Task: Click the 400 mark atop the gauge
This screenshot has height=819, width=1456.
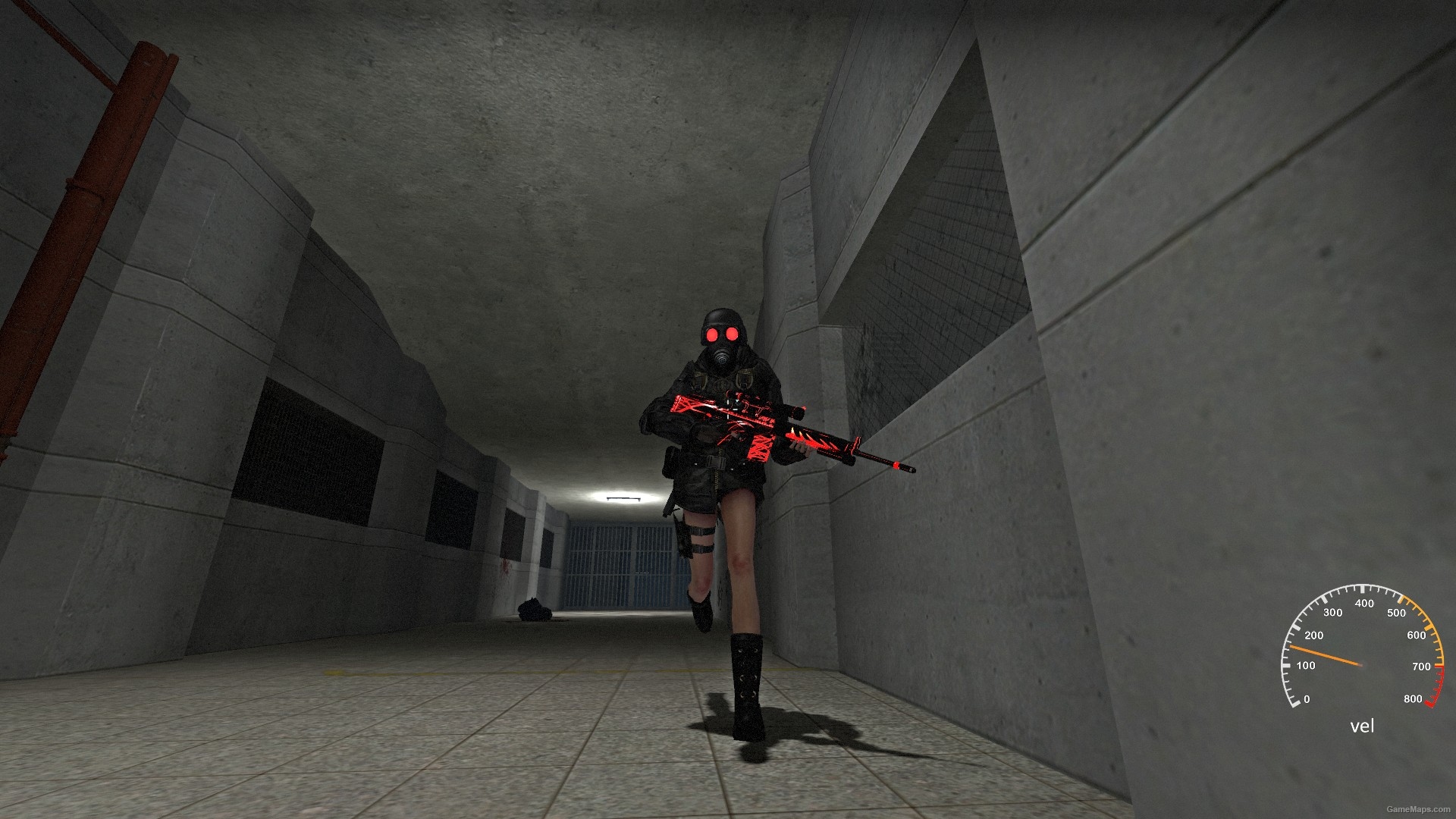Action: (1364, 604)
